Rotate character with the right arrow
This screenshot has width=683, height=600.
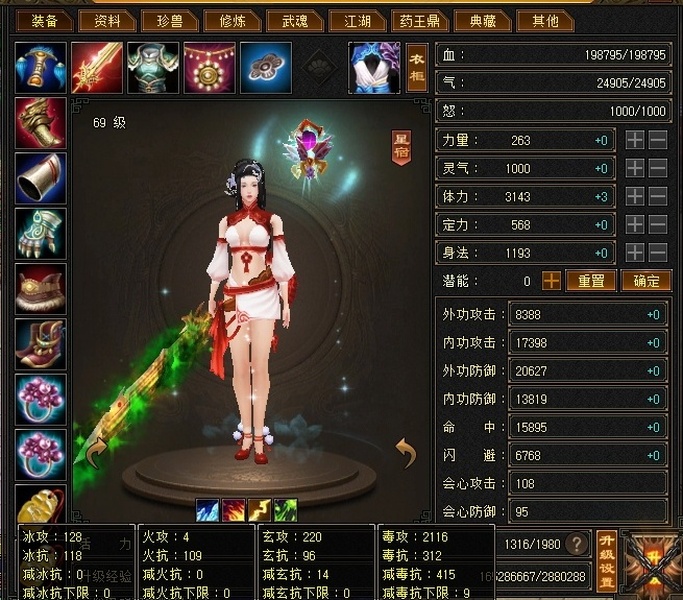[x=405, y=455]
